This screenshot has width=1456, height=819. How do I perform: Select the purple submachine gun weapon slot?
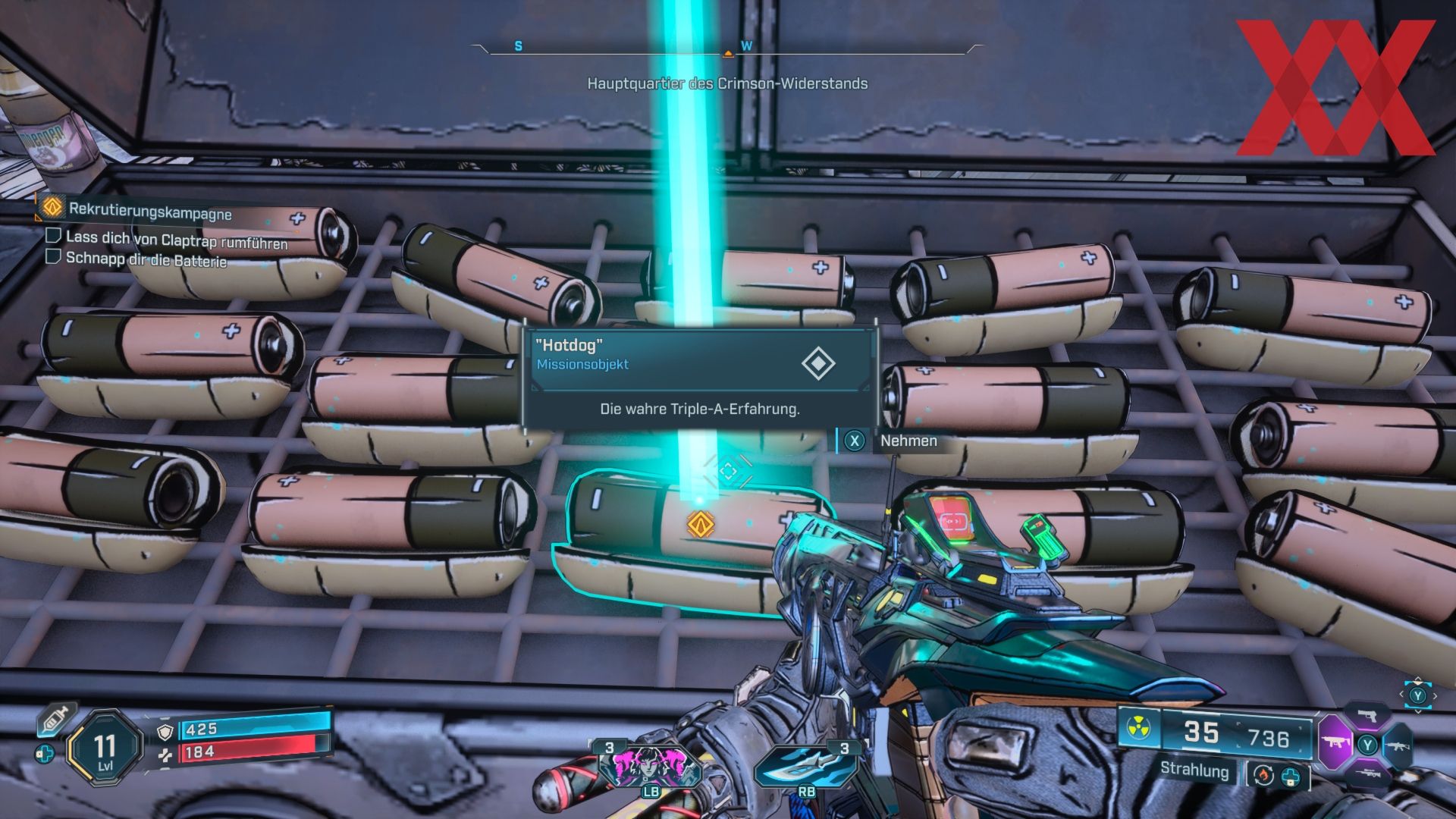click(1333, 743)
